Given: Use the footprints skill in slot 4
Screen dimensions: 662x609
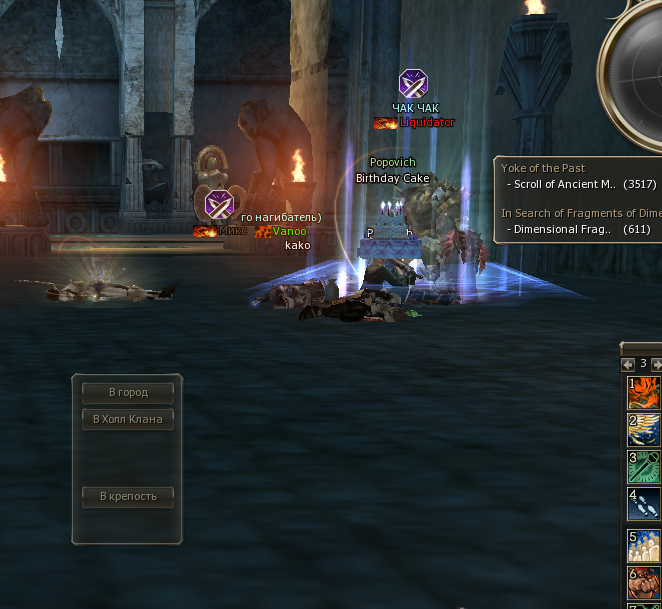Looking at the screenshot, I should tap(645, 504).
